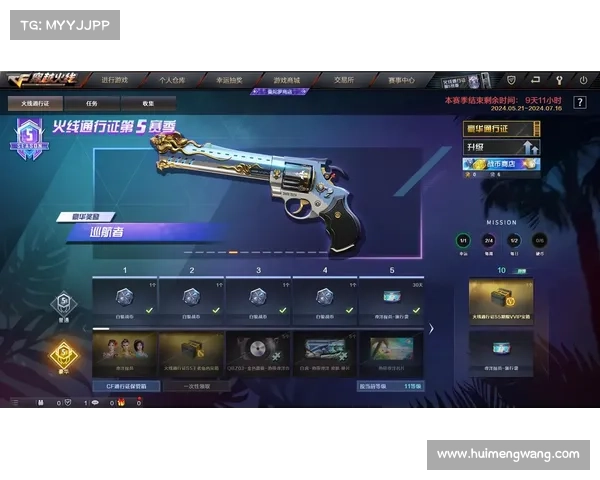The image size is (600, 480).
Task: Open the 赛事中心 menu
Action: pyautogui.click(x=401, y=79)
